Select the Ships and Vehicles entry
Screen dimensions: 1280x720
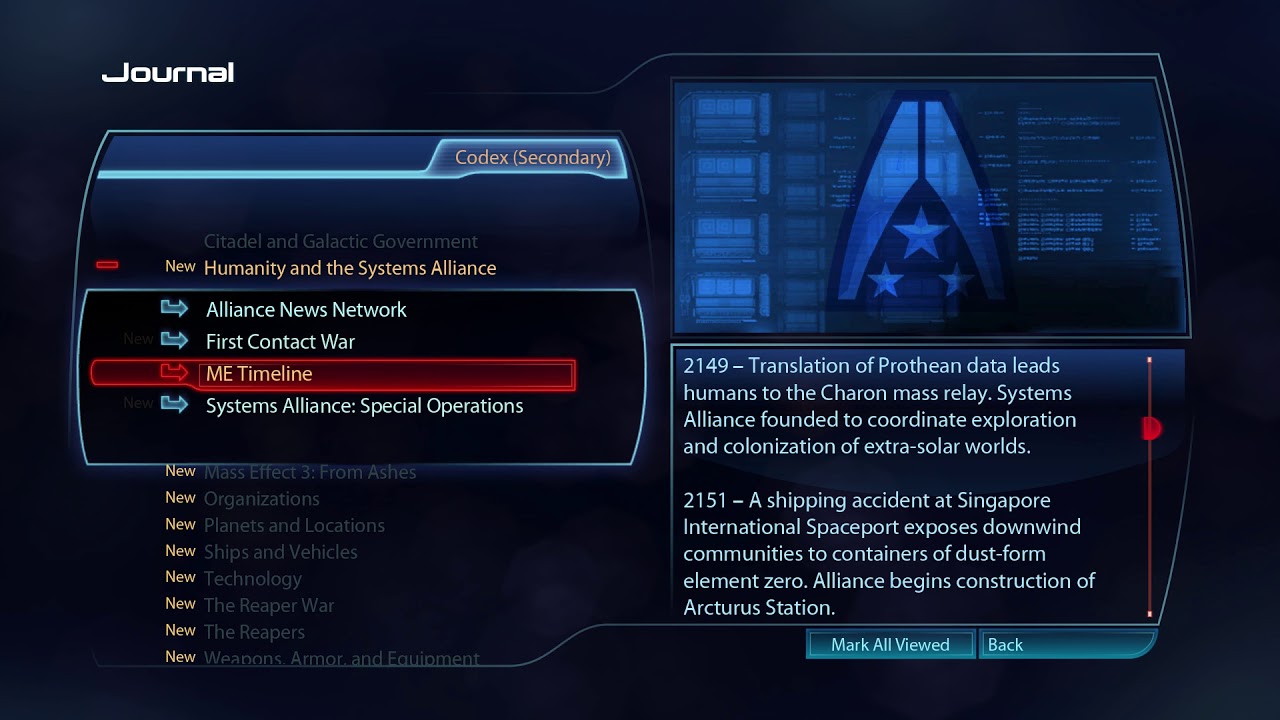[281, 552]
